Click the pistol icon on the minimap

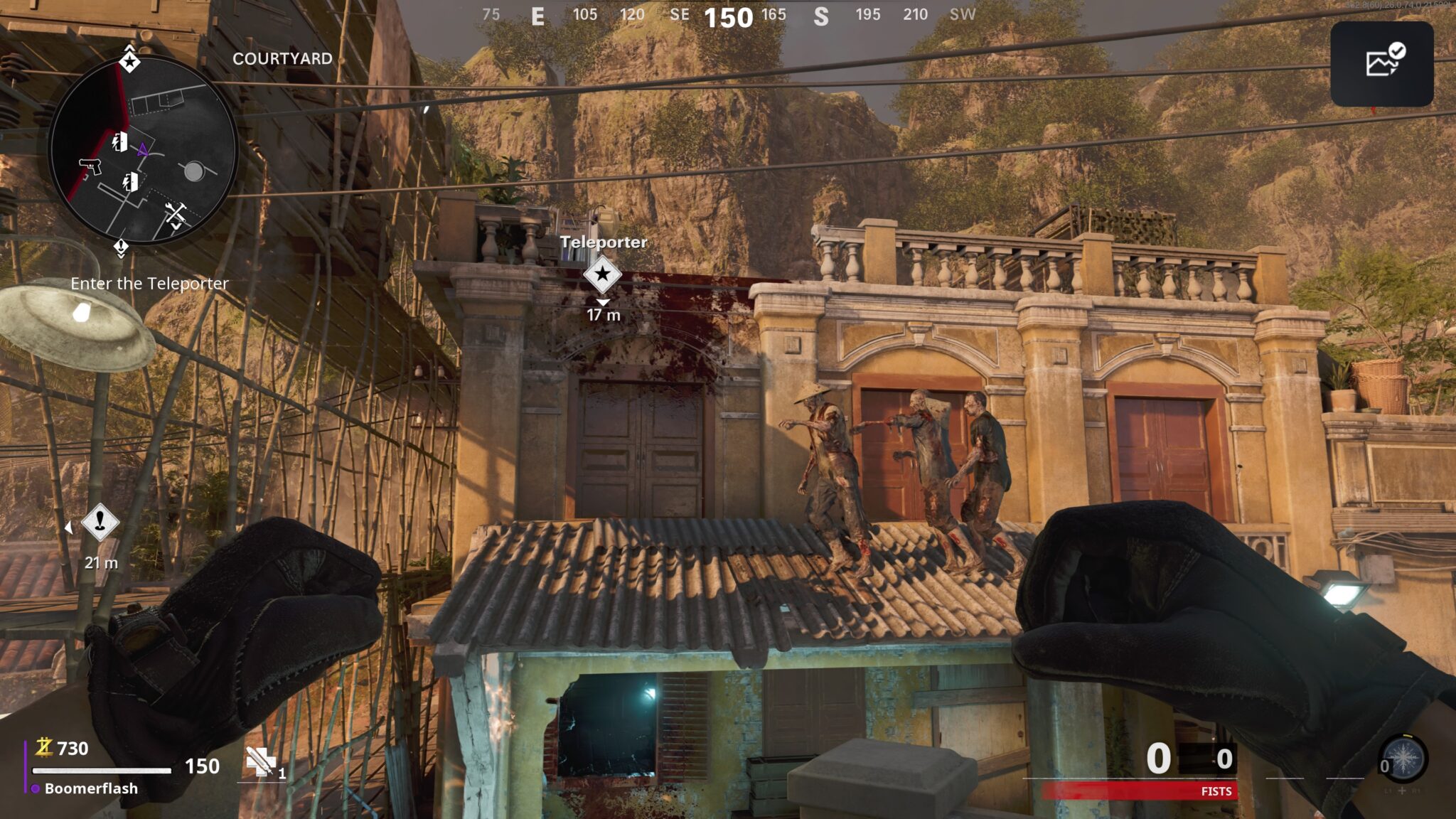90,166
